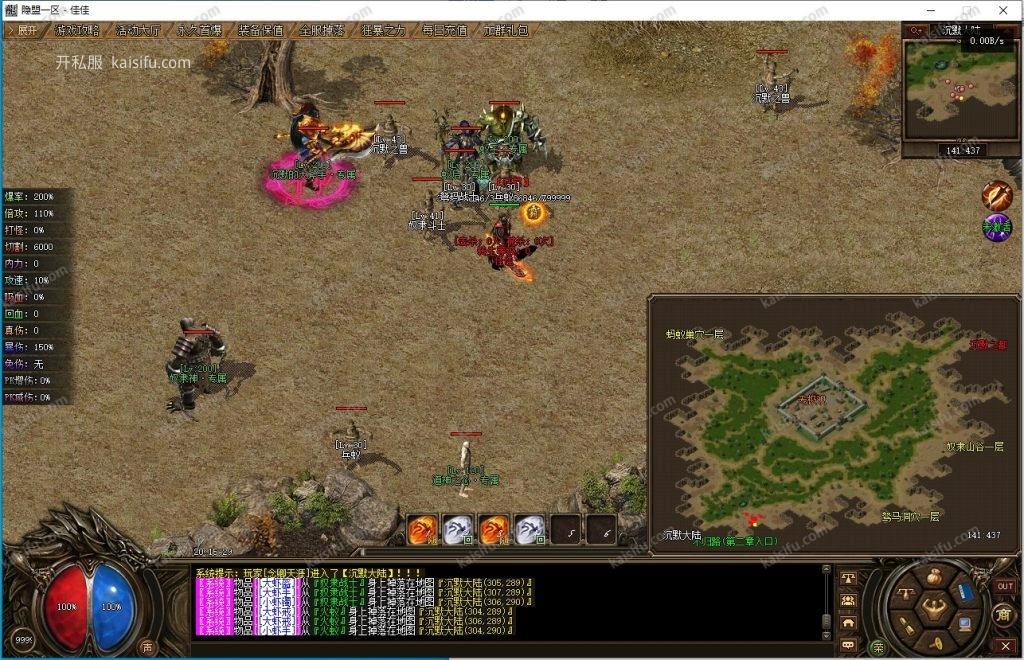The image size is (1024, 660).
Task: Open the bag from the wheel's pouch icon
Action: click(934, 575)
